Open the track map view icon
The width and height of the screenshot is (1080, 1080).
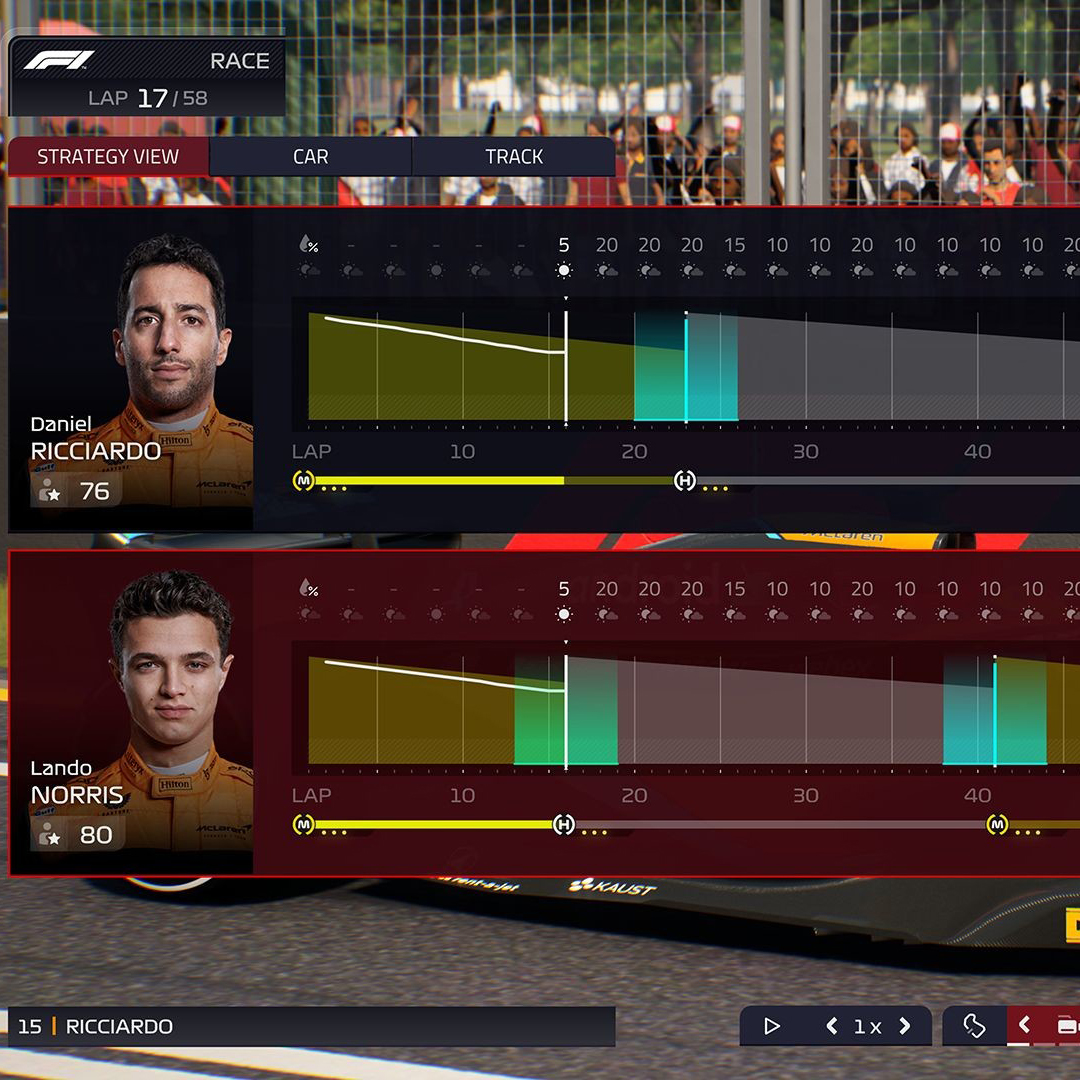pyautogui.click(x=974, y=1026)
